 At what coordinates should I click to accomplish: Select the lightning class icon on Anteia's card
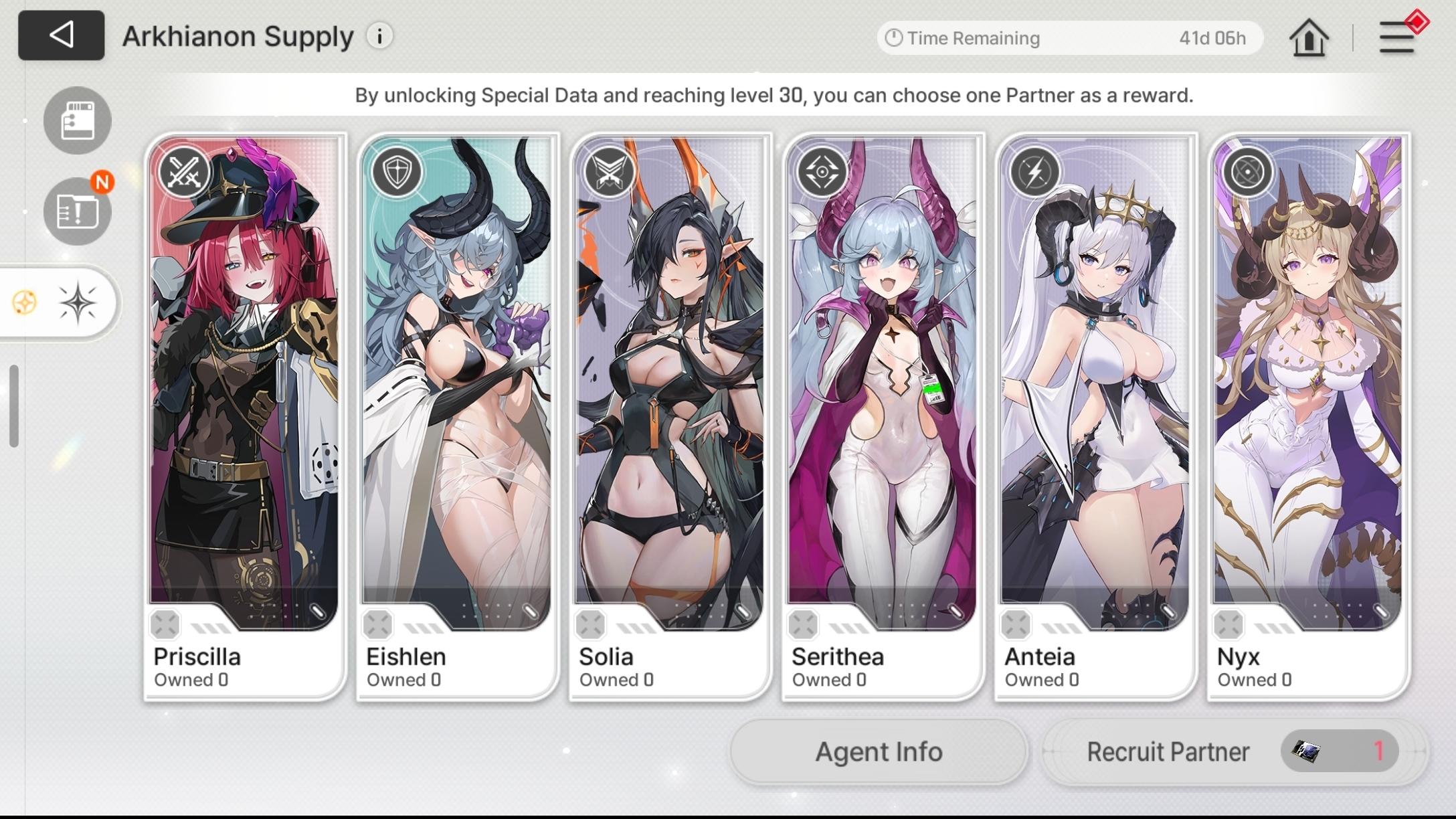(1034, 171)
